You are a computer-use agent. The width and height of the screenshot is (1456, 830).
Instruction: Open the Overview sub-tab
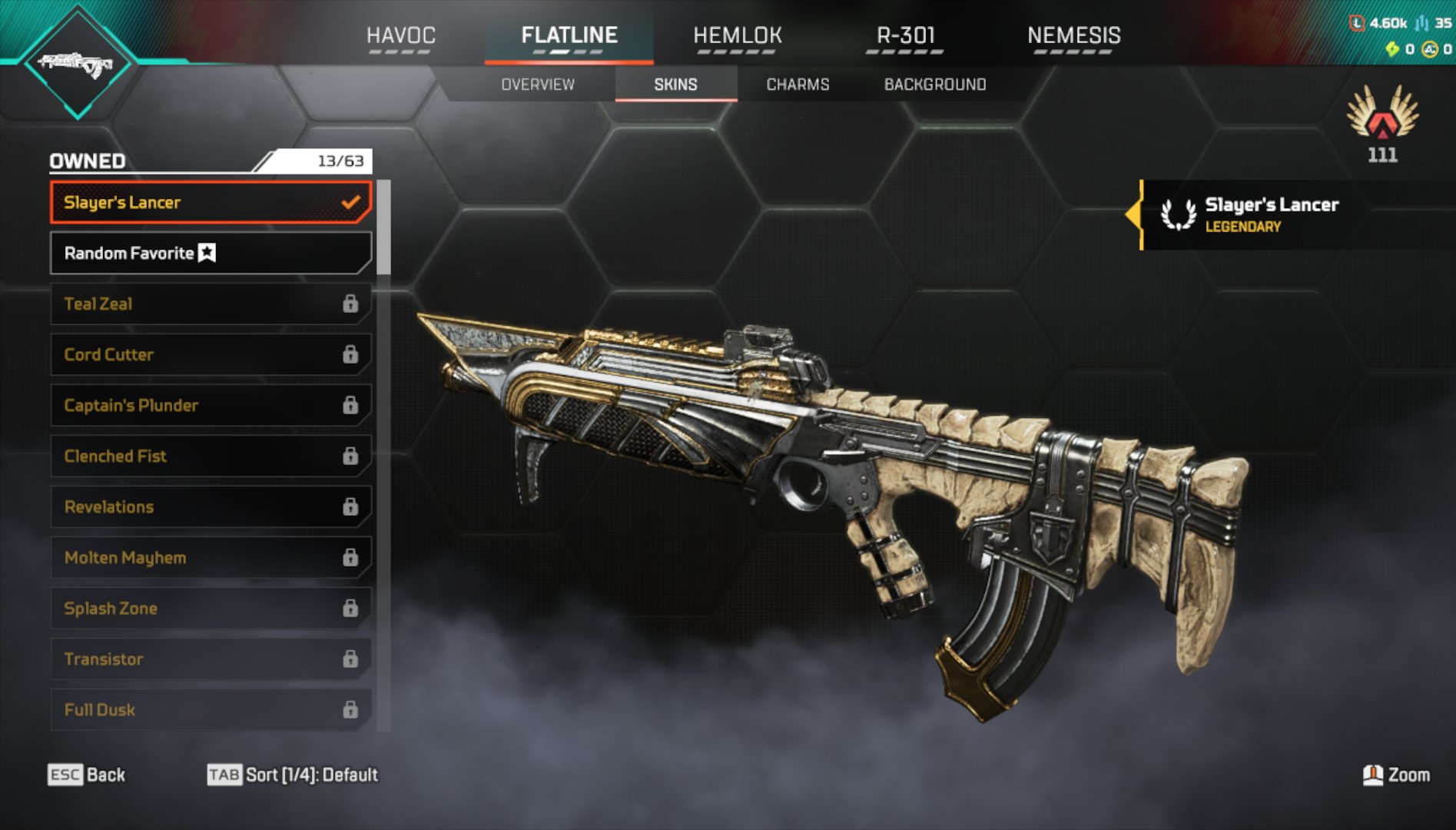click(538, 85)
